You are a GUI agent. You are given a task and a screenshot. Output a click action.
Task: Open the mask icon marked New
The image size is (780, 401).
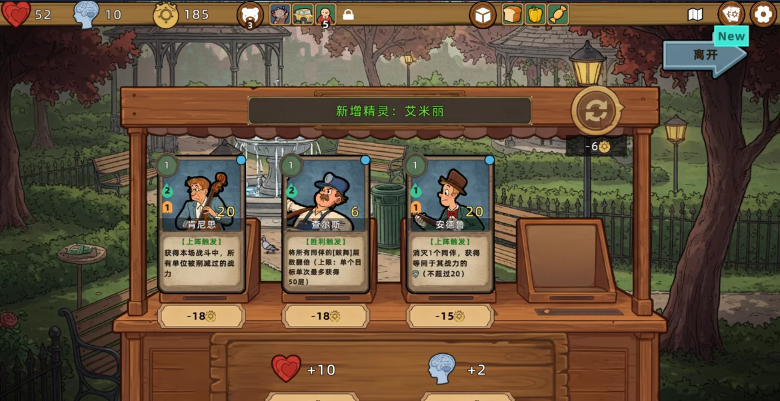click(731, 14)
